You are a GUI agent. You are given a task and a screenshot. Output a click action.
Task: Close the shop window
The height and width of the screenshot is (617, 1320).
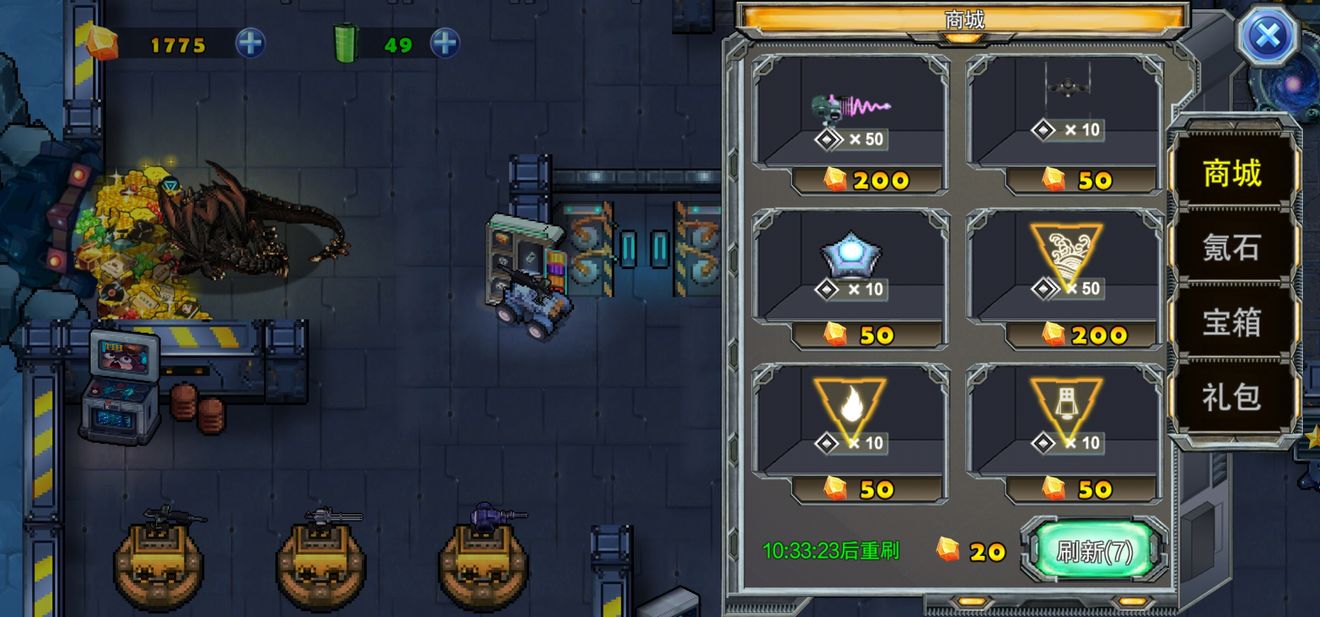tap(1267, 38)
